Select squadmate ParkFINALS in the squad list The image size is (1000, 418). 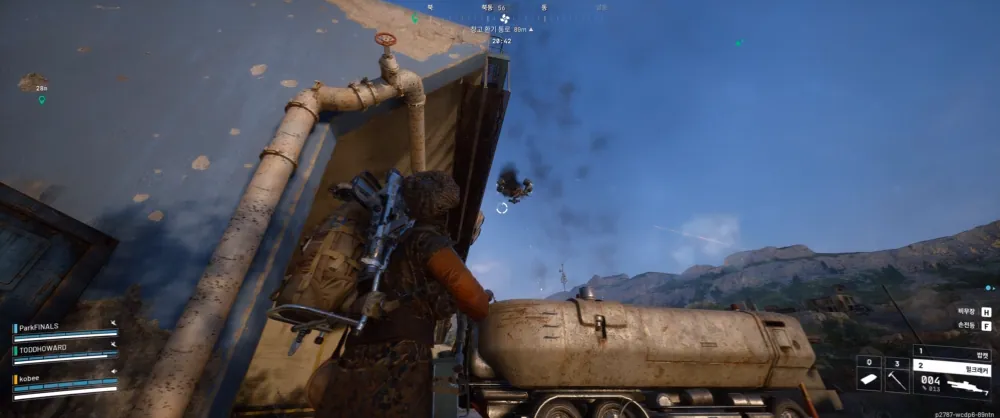[40, 327]
